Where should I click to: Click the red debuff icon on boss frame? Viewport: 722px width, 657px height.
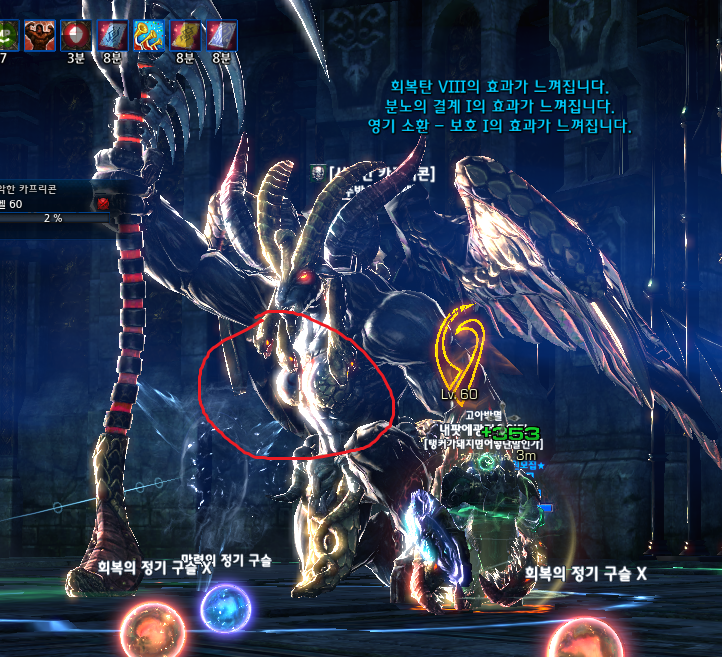click(102, 203)
